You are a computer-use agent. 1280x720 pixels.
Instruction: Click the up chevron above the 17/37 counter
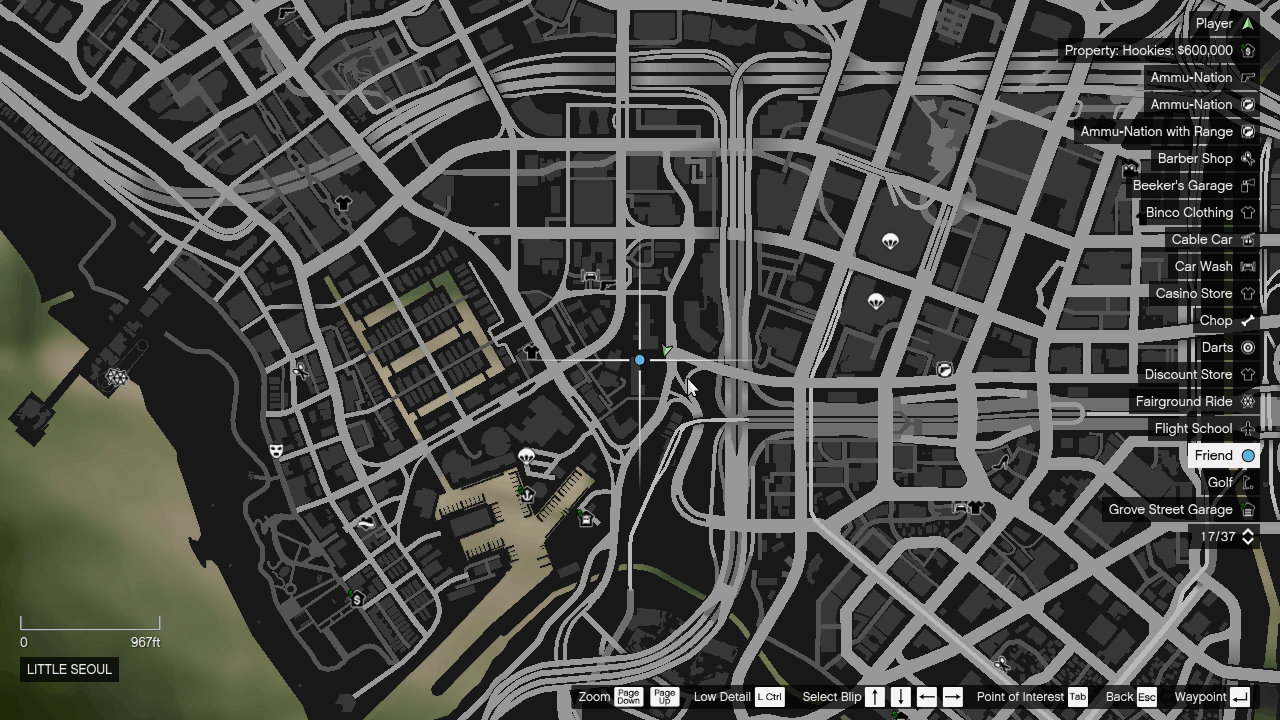pos(1246,530)
